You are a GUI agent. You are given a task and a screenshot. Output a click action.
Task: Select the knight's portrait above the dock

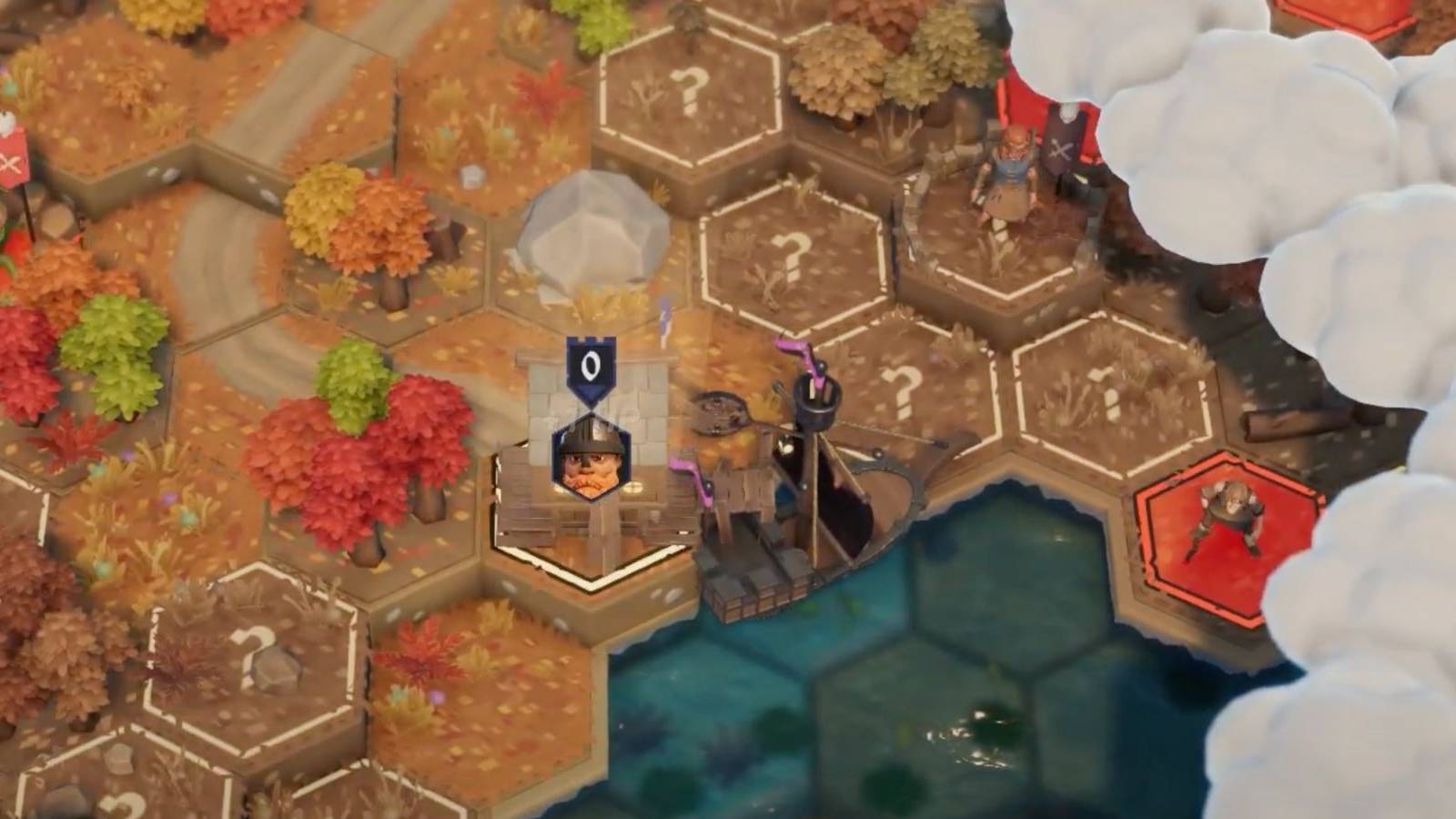click(591, 463)
